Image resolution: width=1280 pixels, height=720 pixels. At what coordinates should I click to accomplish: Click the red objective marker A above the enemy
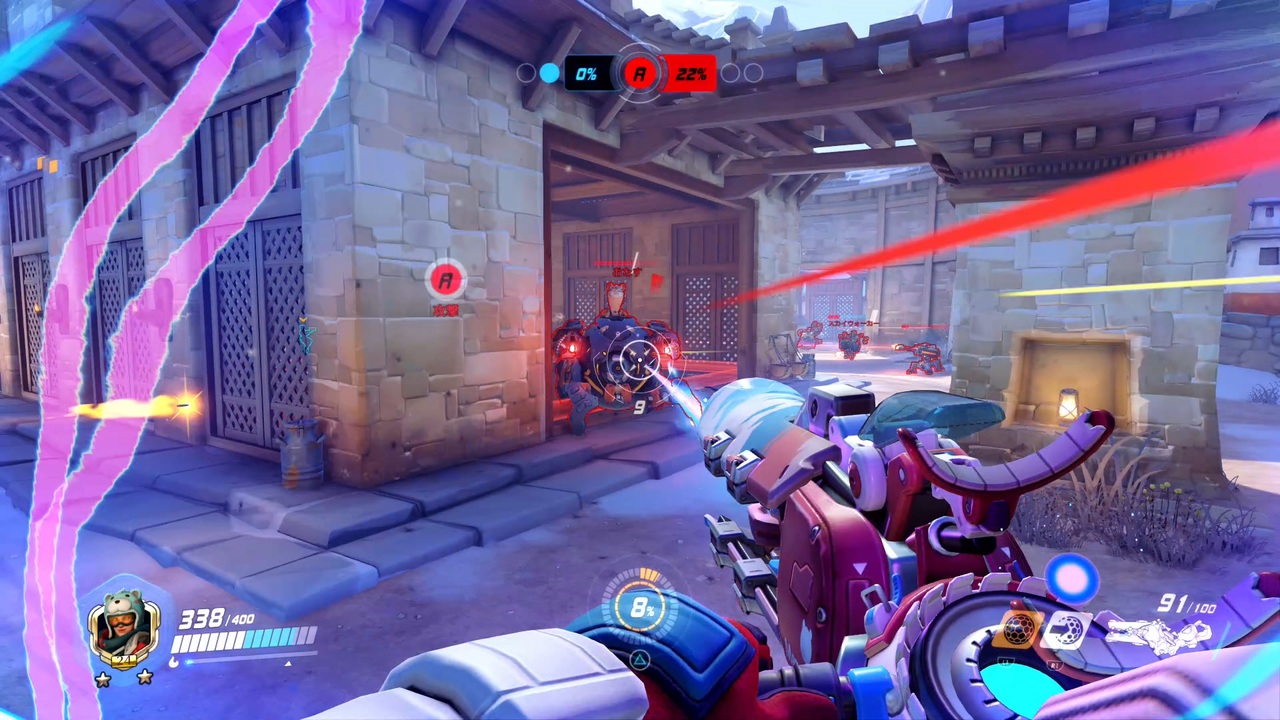point(447,281)
